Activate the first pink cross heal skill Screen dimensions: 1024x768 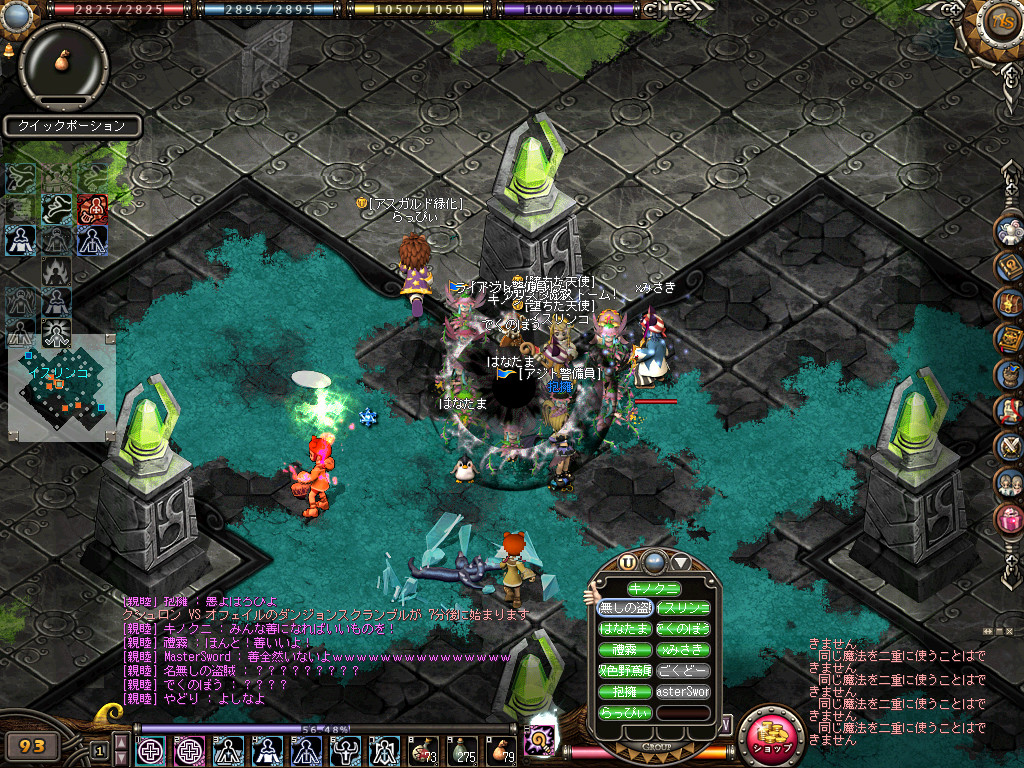click(x=150, y=750)
